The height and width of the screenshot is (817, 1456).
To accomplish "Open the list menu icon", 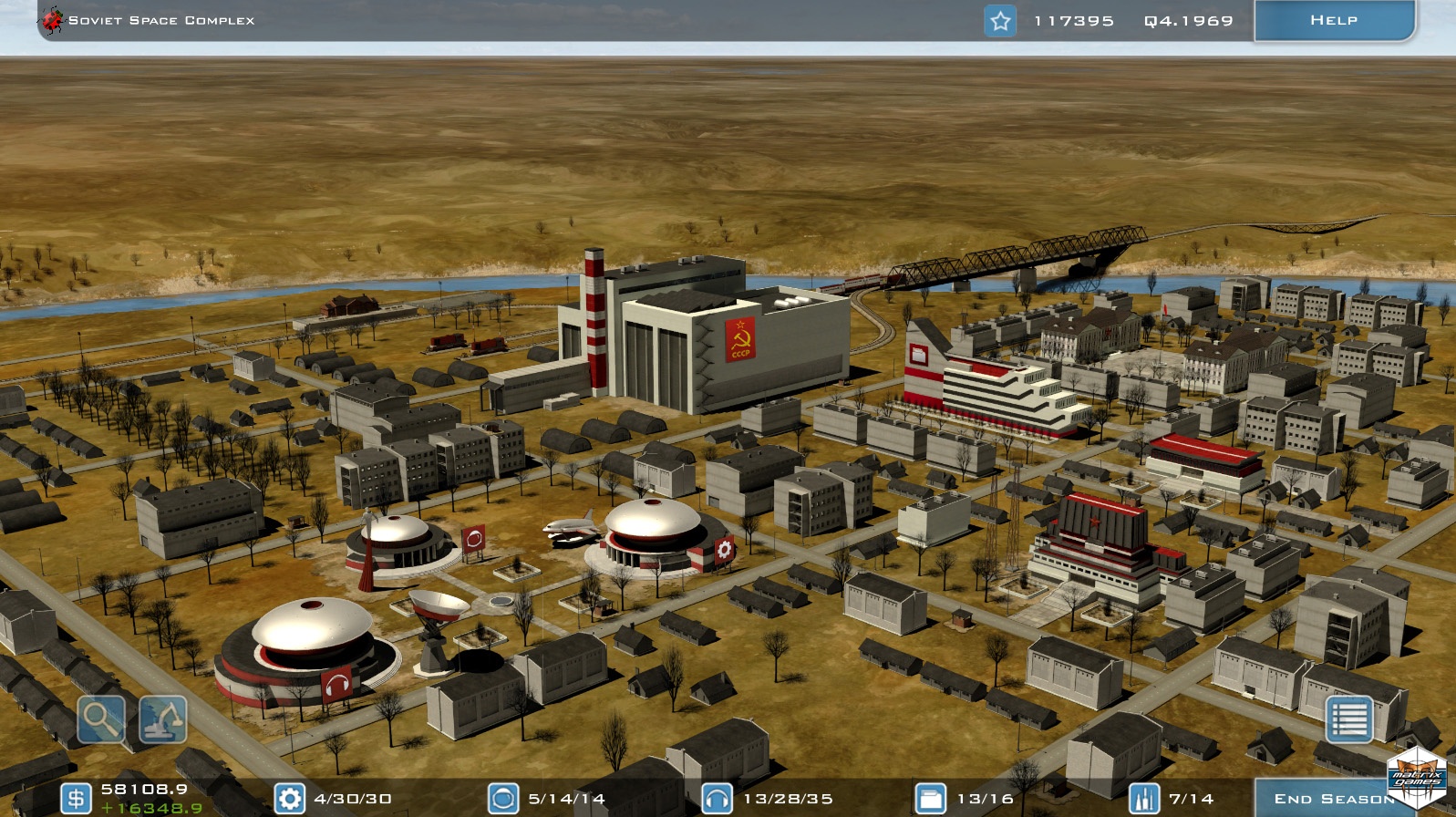I will pos(1348,719).
